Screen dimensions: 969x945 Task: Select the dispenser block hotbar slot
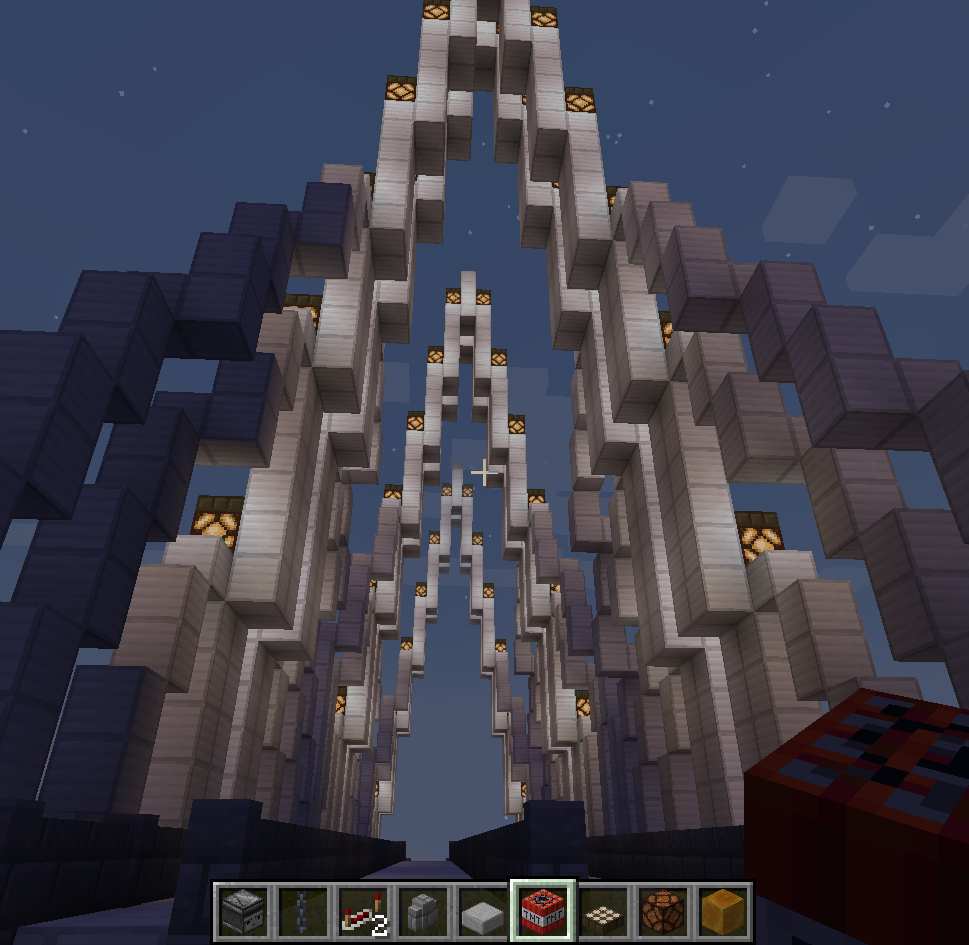click(243, 911)
